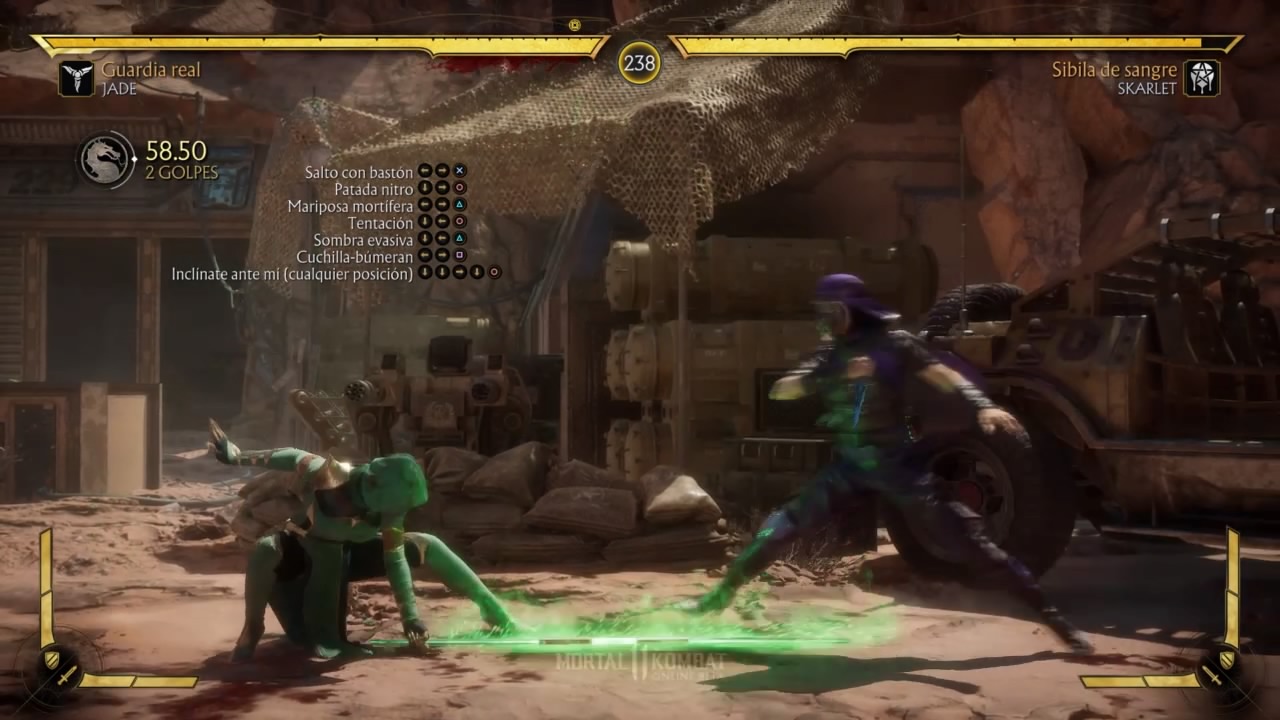Choose the Inclínate ante mí move entry
This screenshot has height=720, width=1280.
[292, 273]
